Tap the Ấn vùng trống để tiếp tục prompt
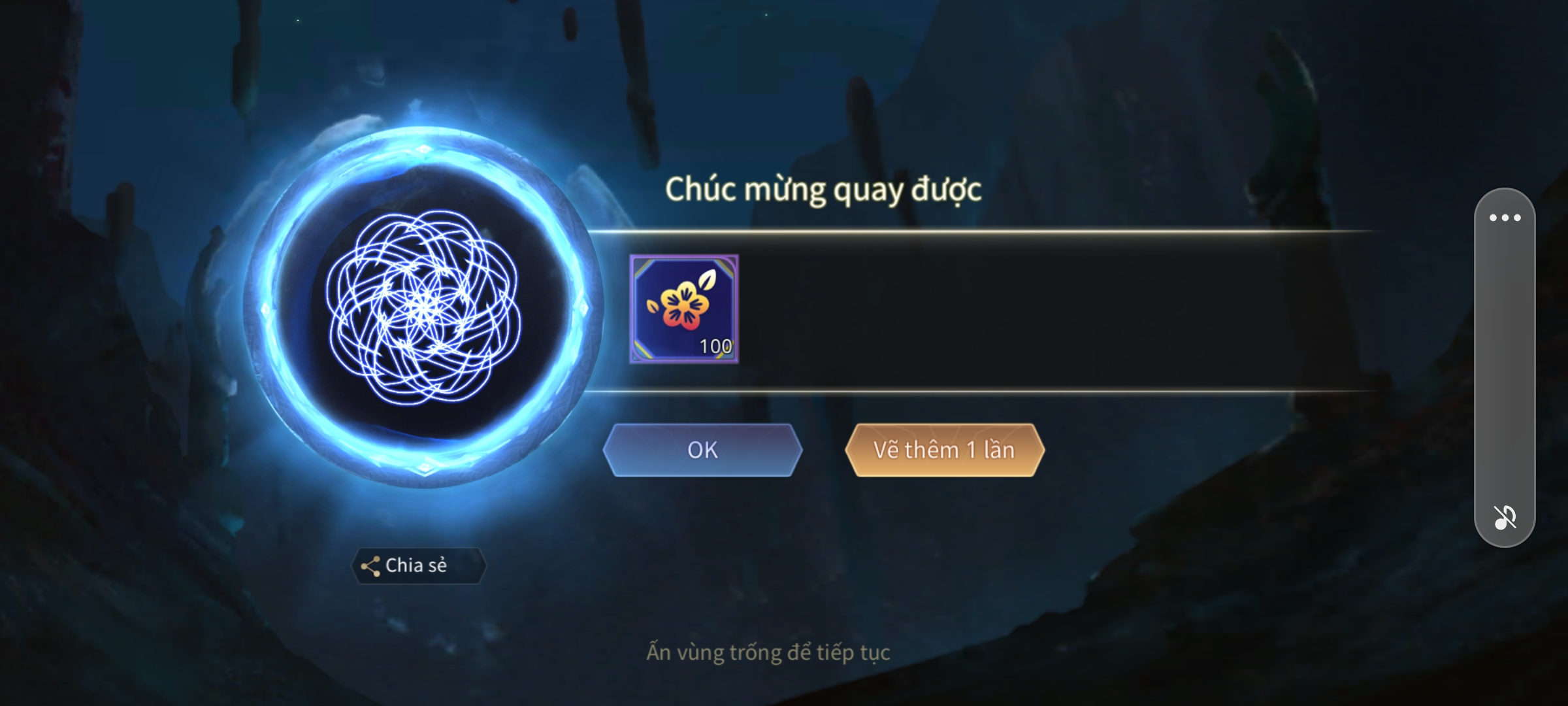 (x=768, y=652)
